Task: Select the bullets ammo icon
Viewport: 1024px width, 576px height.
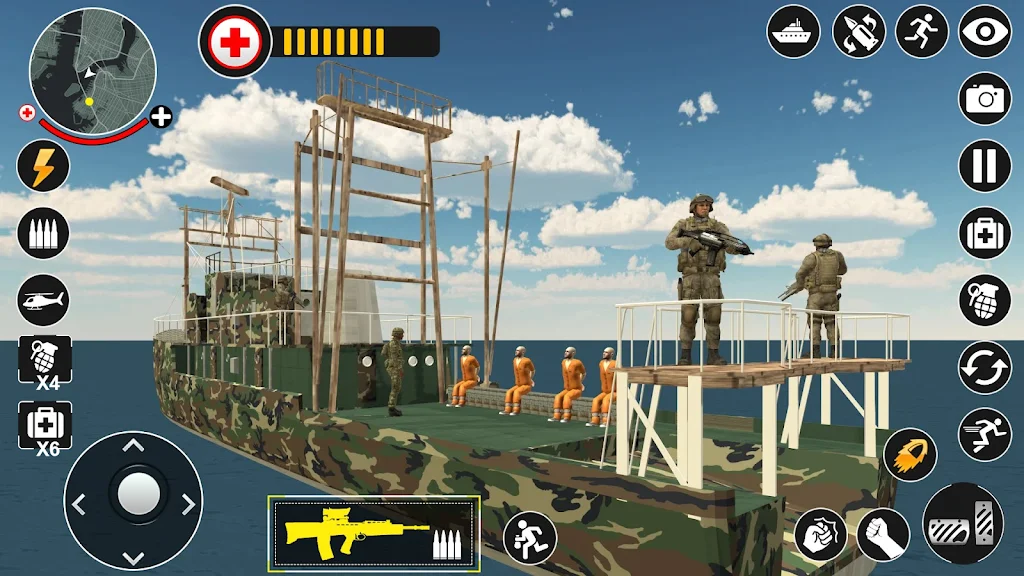Action: [x=43, y=233]
